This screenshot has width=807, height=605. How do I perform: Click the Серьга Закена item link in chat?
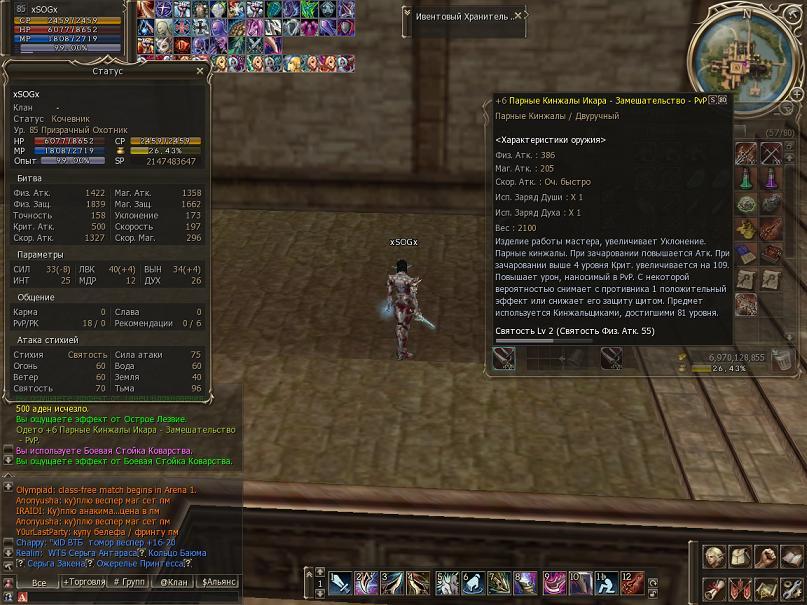[52, 563]
